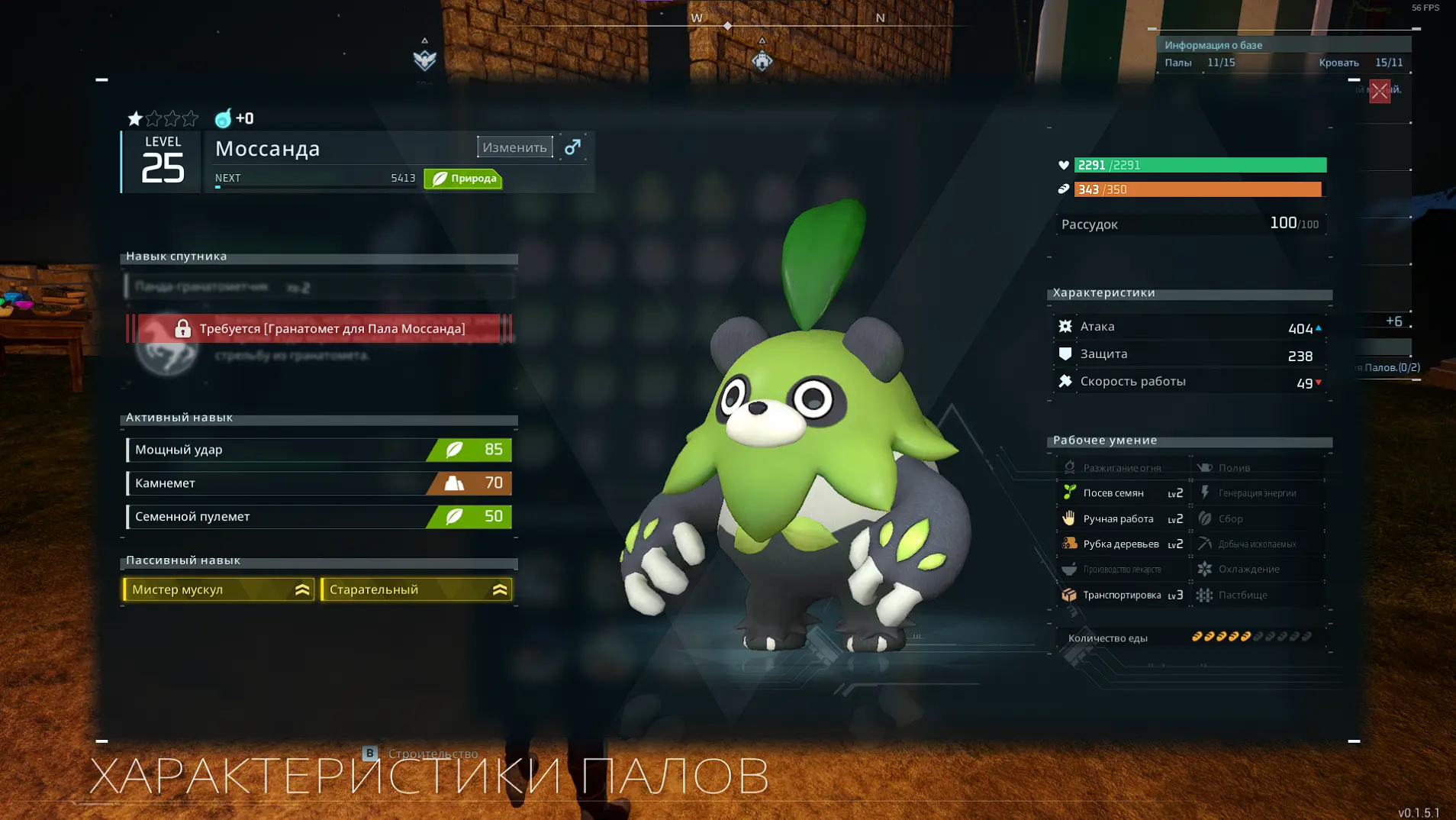Viewport: 1456px width, 820px height.
Task: Click the Природа element type tag
Action: [463, 179]
